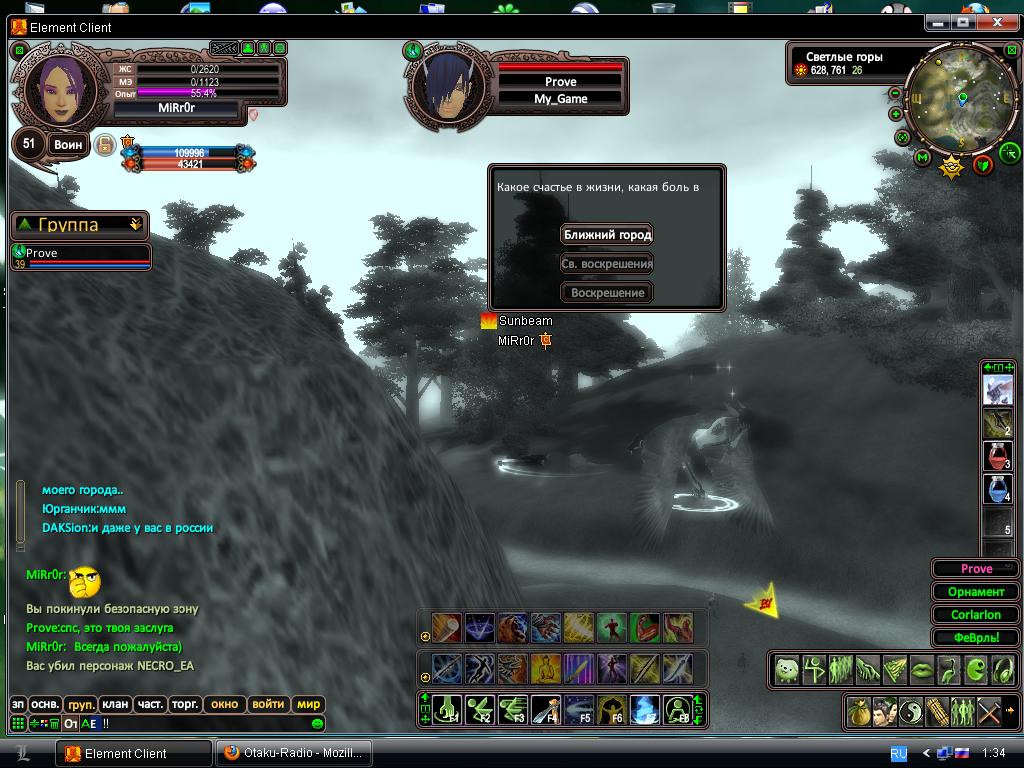Switch to the "торг." chat tab

pos(184,704)
